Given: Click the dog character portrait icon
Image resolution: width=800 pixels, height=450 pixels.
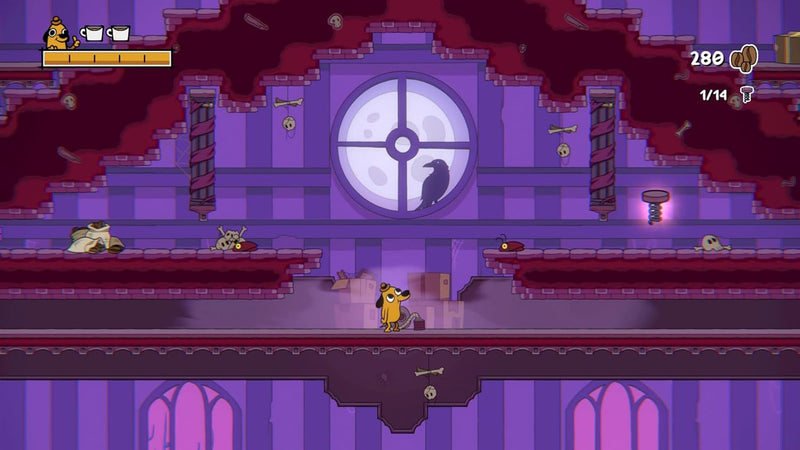Looking at the screenshot, I should click(58, 35).
